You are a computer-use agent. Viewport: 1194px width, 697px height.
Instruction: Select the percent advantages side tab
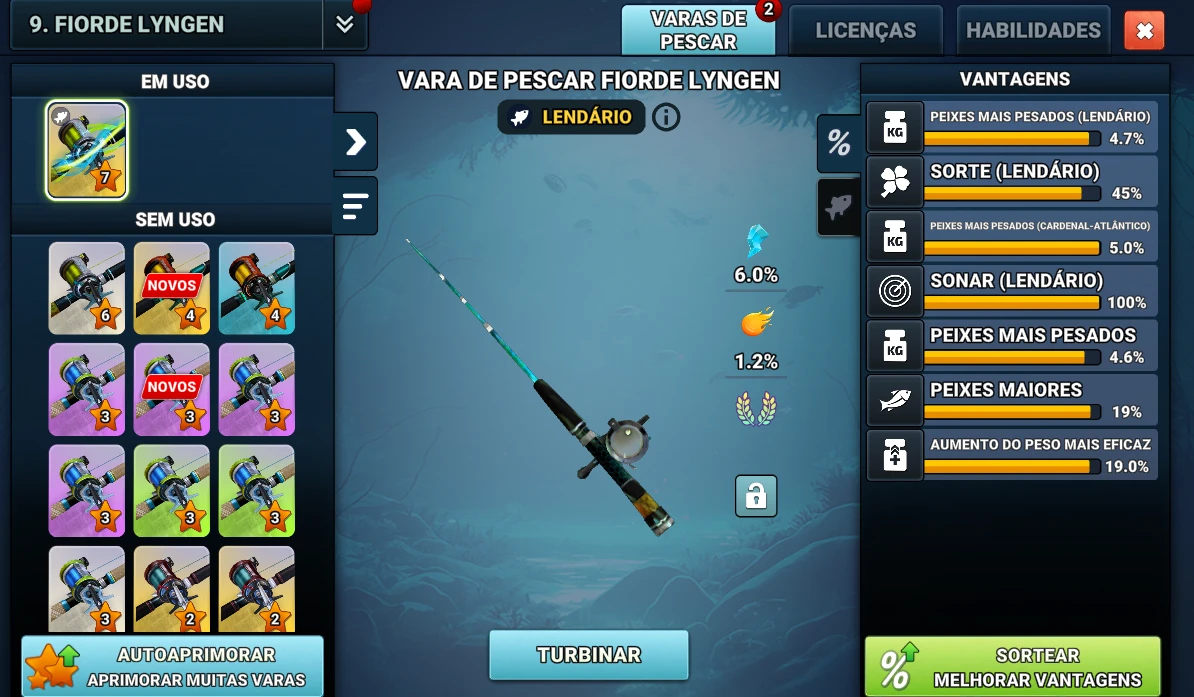coord(838,143)
